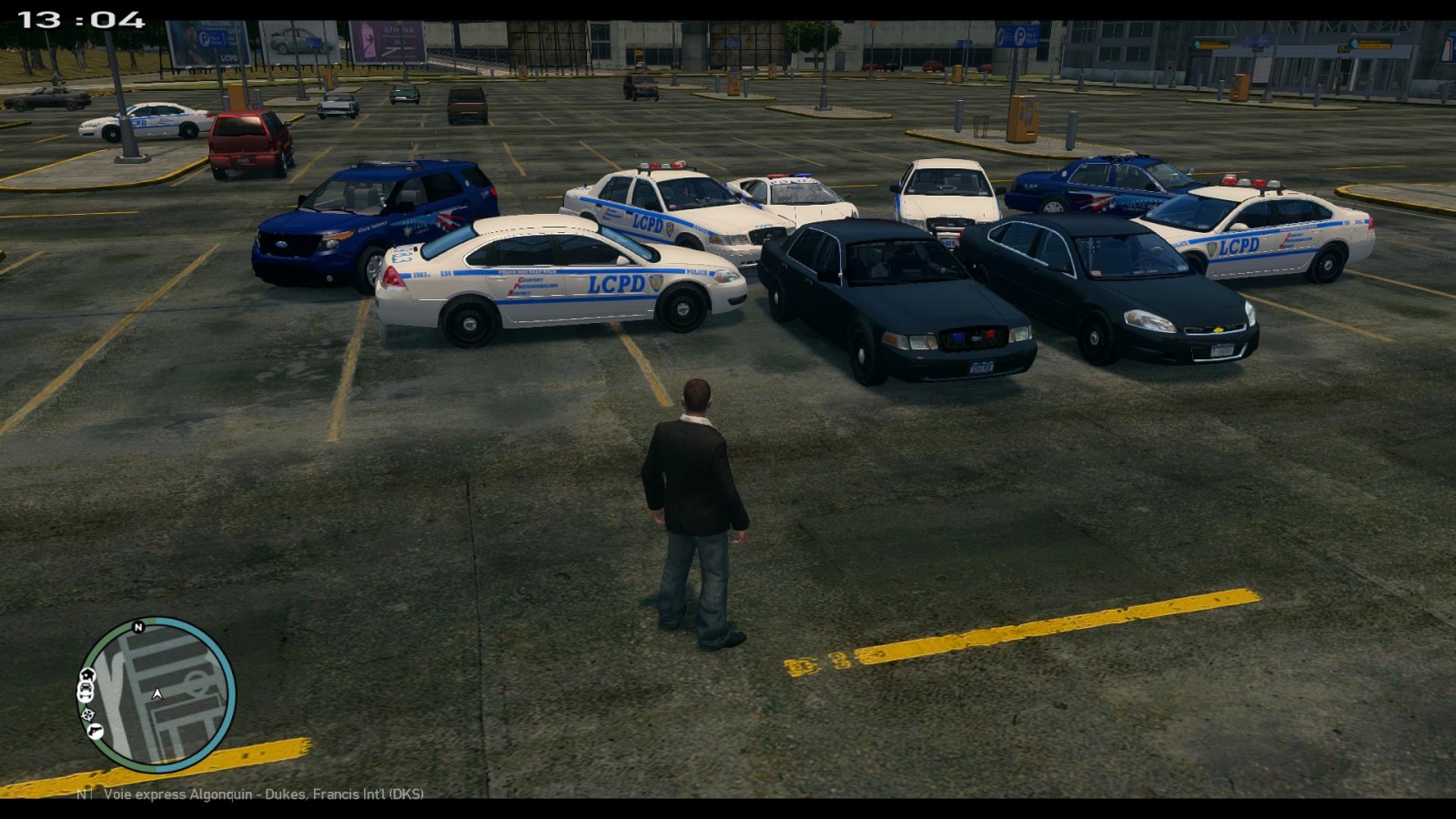
Task: Select the safehouse blip on the minimap
Action: click(86, 675)
